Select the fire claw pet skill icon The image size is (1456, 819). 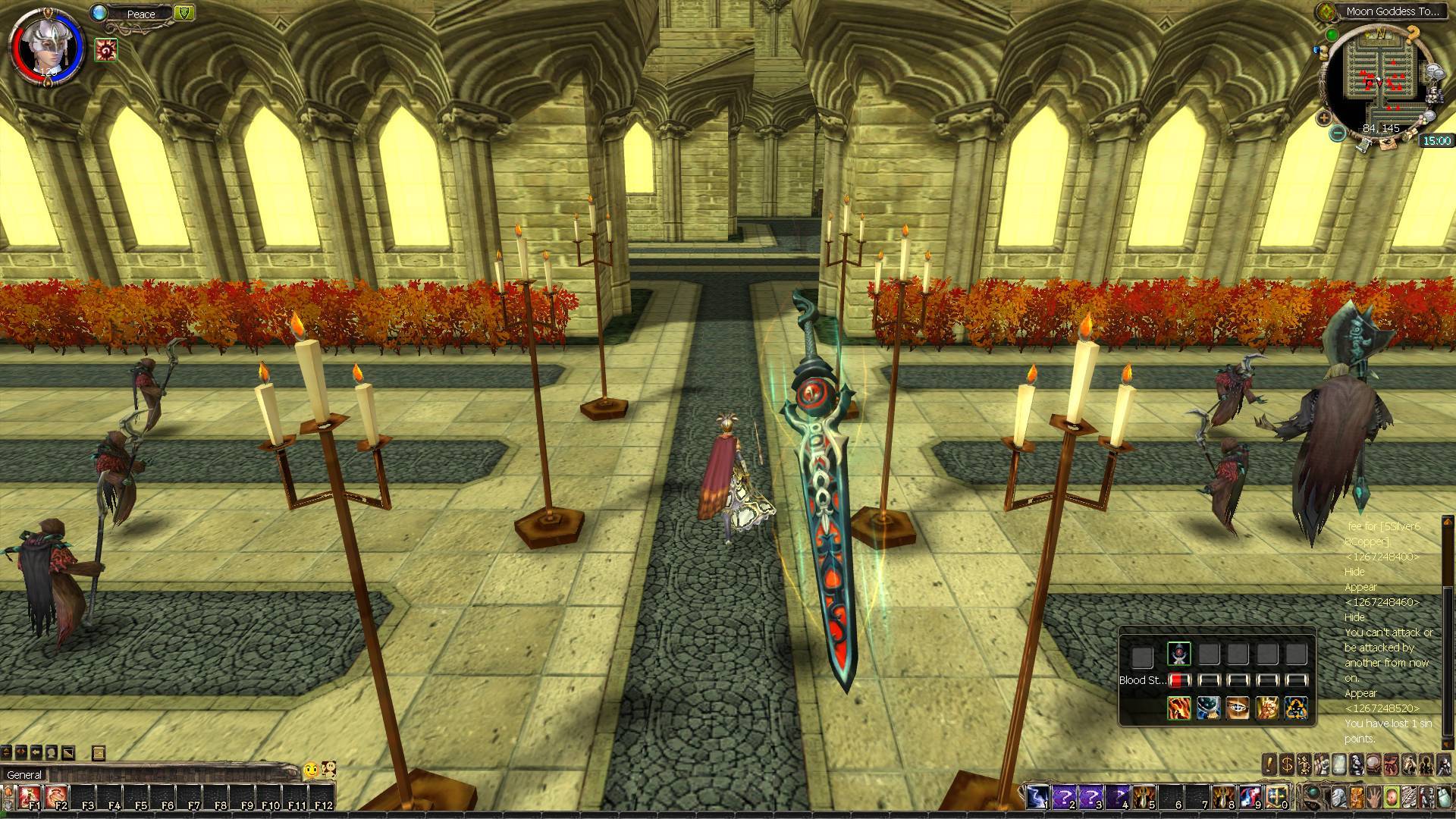pyautogui.click(x=1178, y=708)
